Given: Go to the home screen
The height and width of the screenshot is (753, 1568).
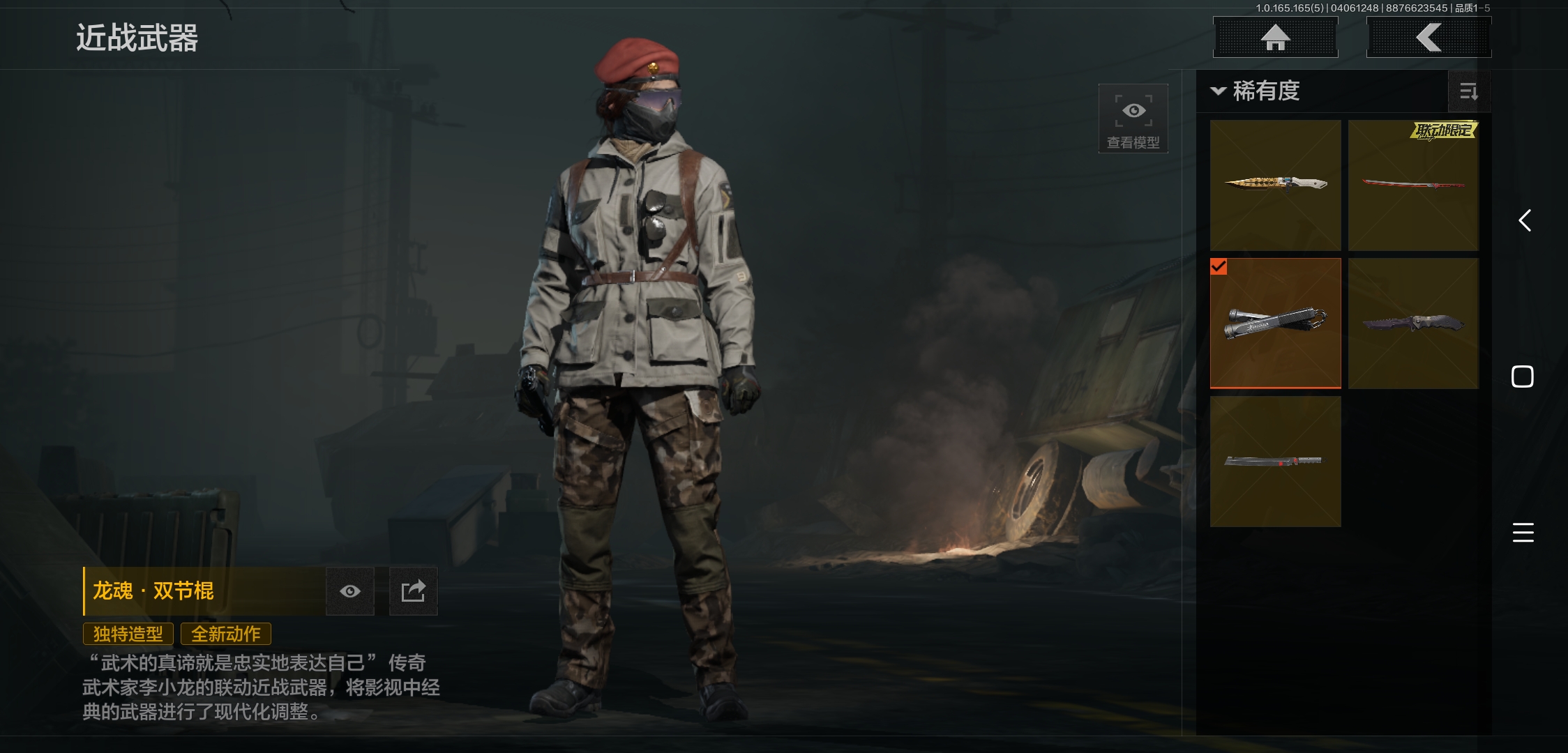Looking at the screenshot, I should tap(1275, 38).
